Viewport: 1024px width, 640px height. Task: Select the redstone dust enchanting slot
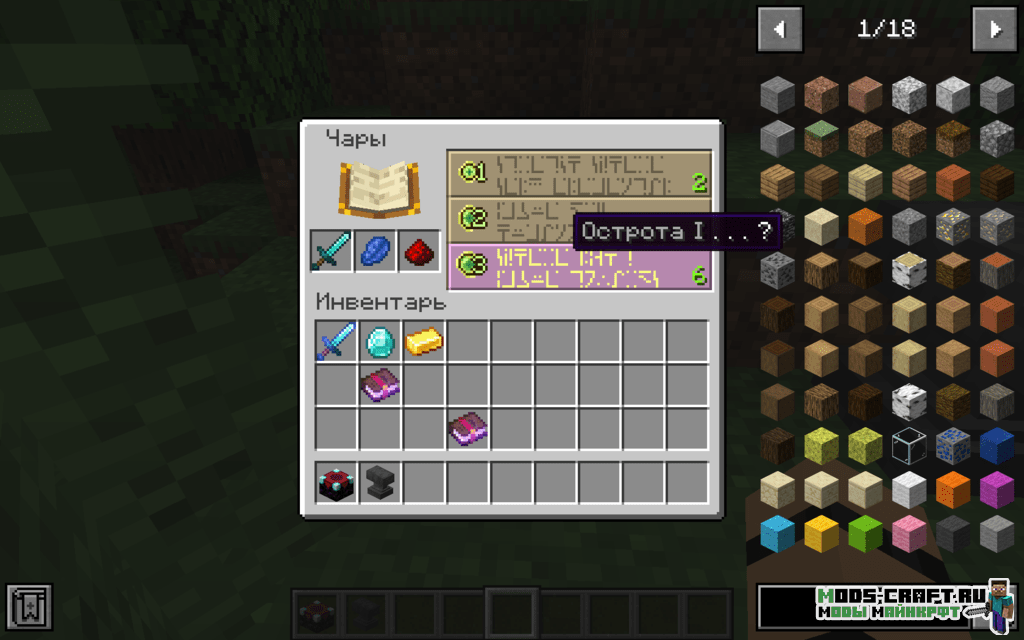419,251
